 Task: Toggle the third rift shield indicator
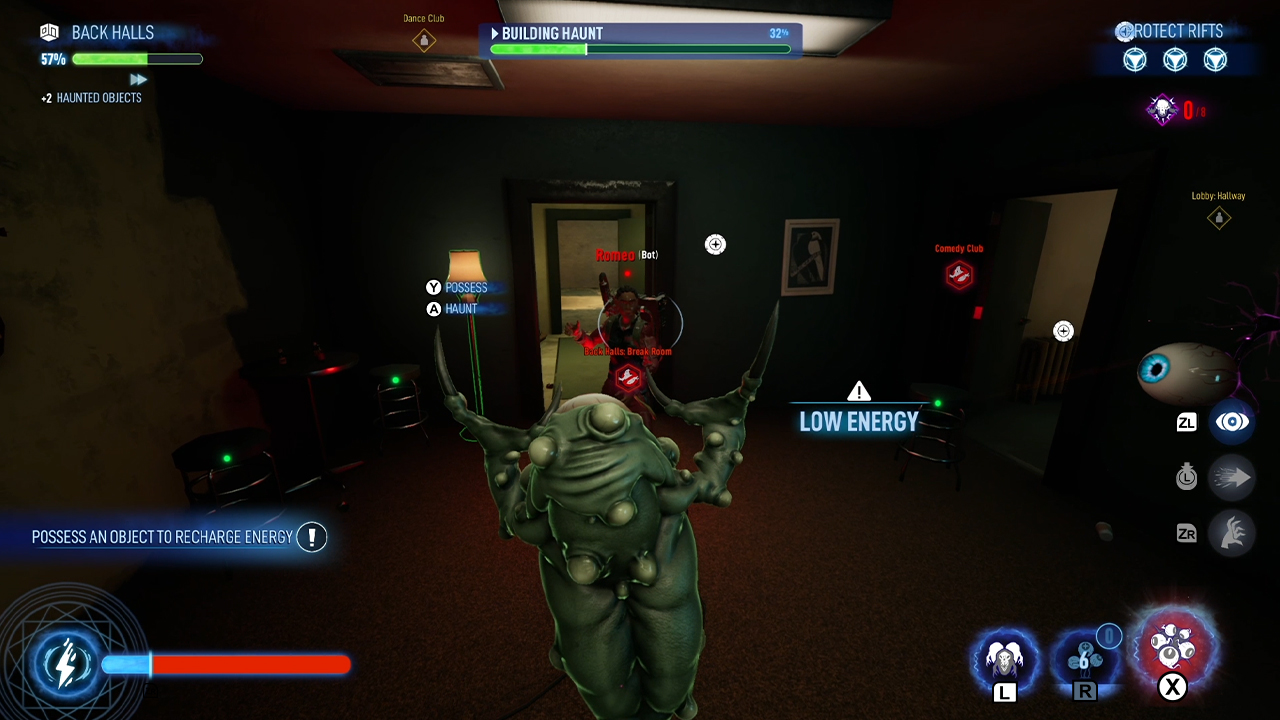1215,59
